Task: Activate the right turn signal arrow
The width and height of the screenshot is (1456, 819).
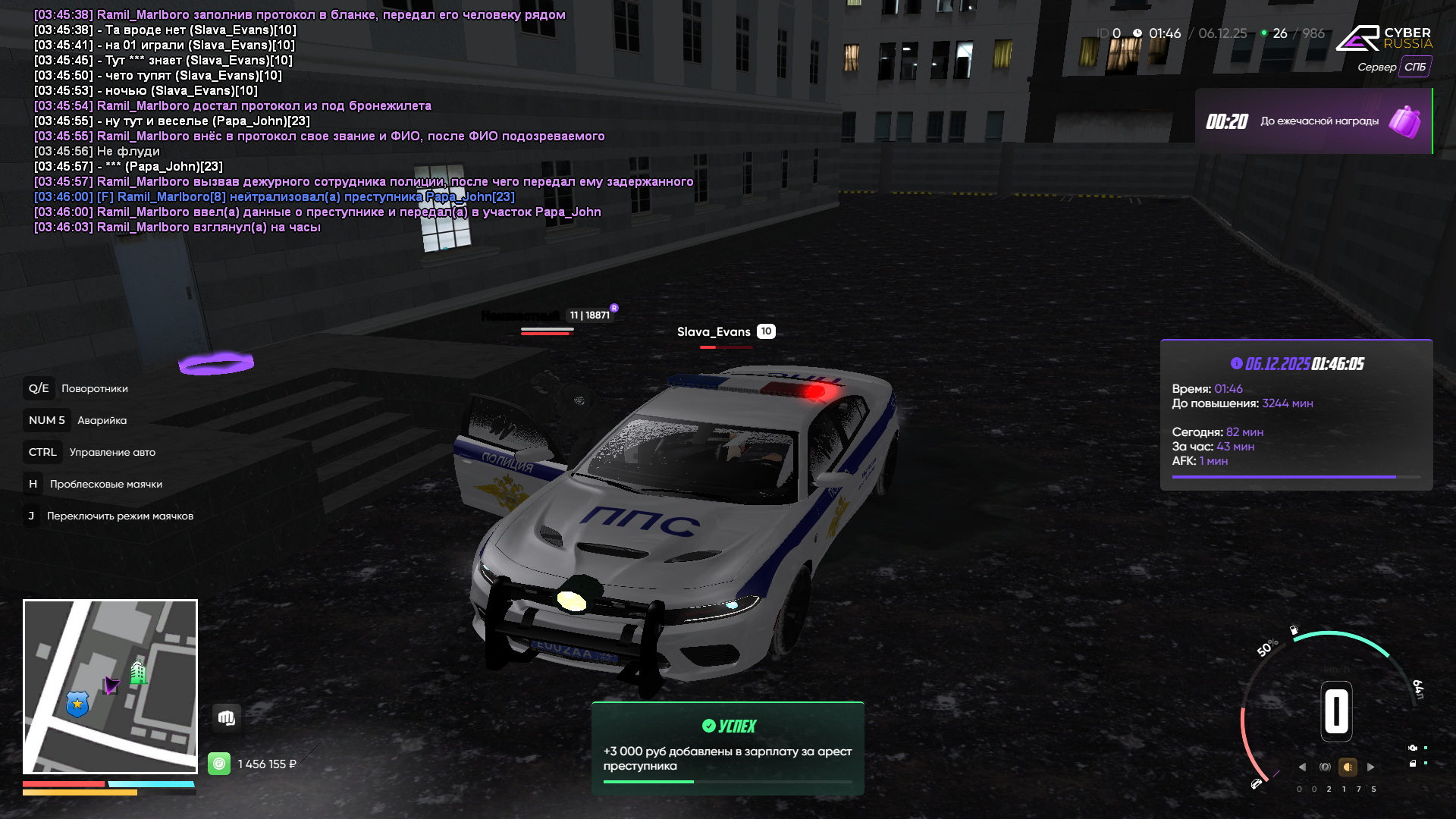Action: 1370,767
